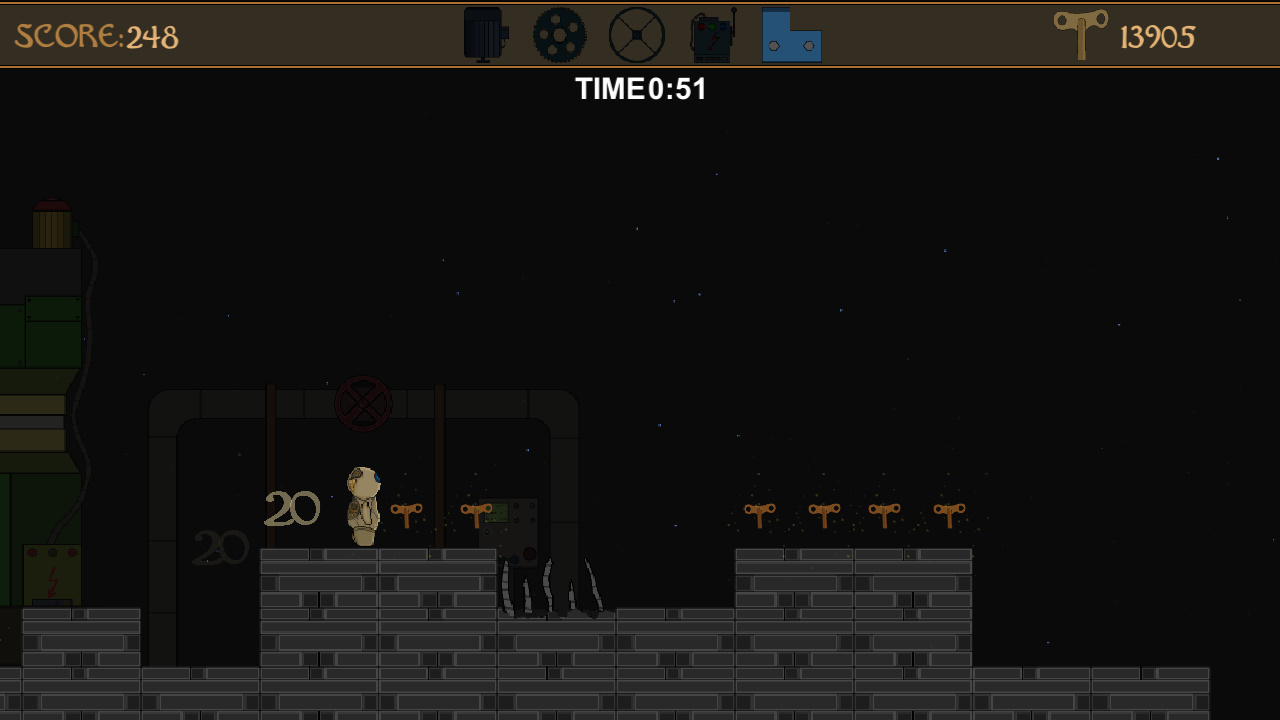Select the electric motor icon in the HUD
Image resolution: width=1280 pixels, height=720 pixels.
click(482, 33)
